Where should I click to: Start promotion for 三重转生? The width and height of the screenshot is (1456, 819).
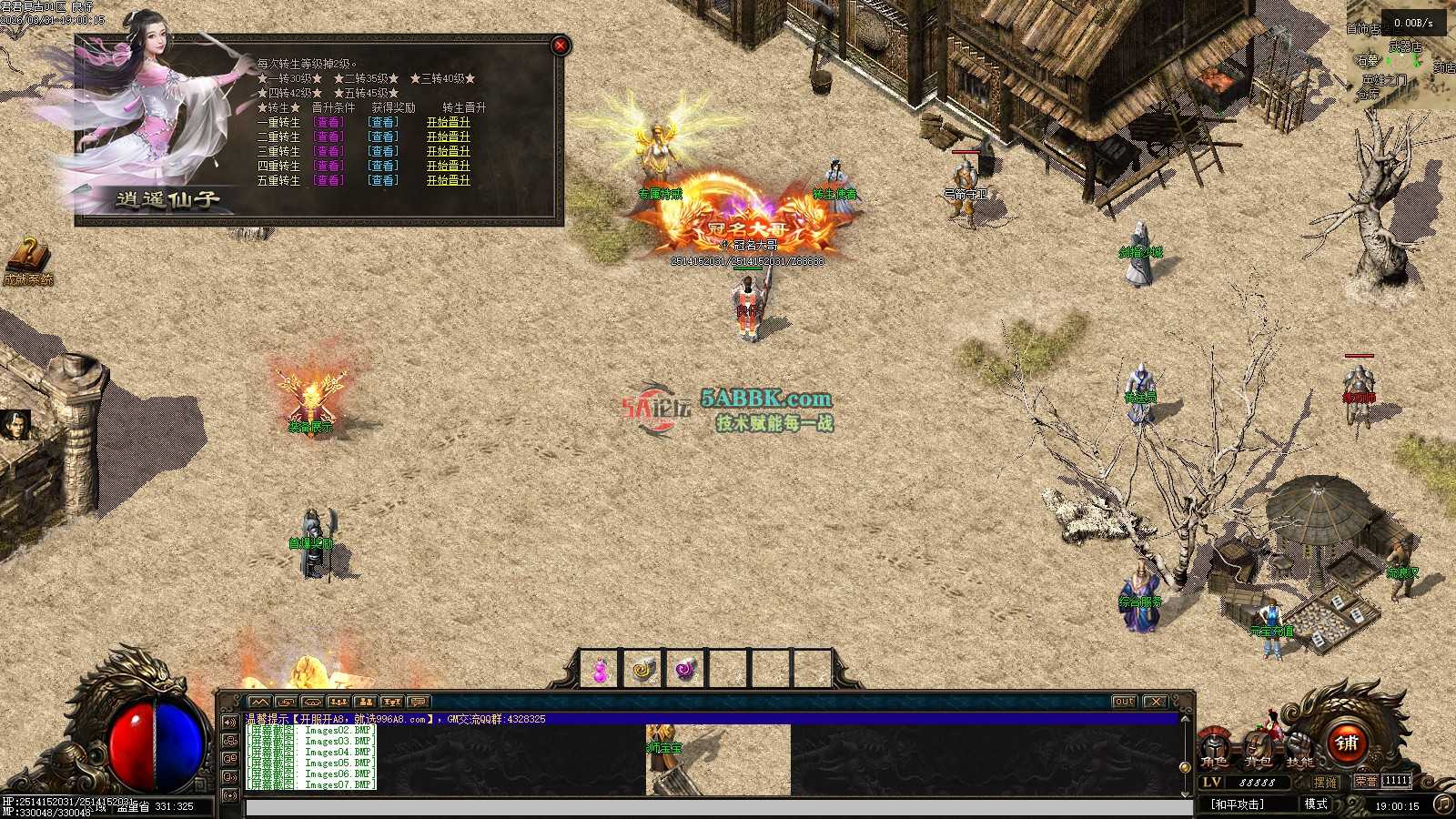click(x=448, y=152)
